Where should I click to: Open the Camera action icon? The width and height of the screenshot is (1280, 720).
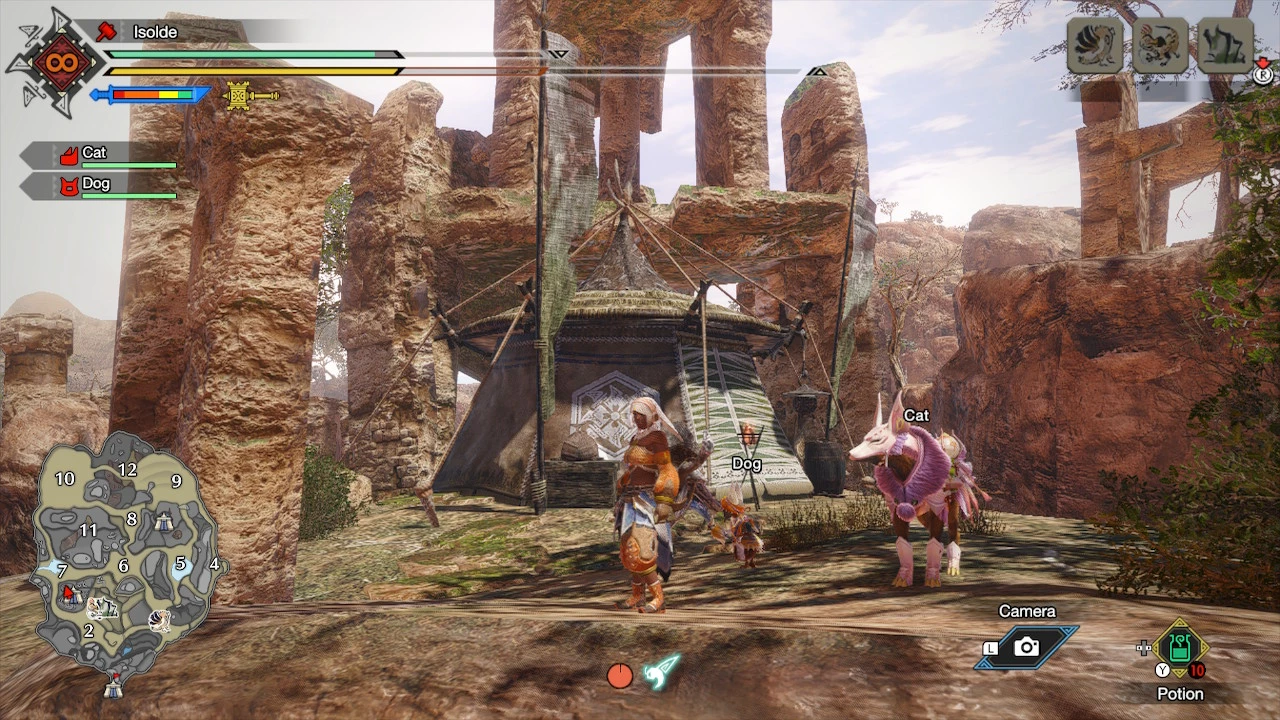tap(1027, 647)
